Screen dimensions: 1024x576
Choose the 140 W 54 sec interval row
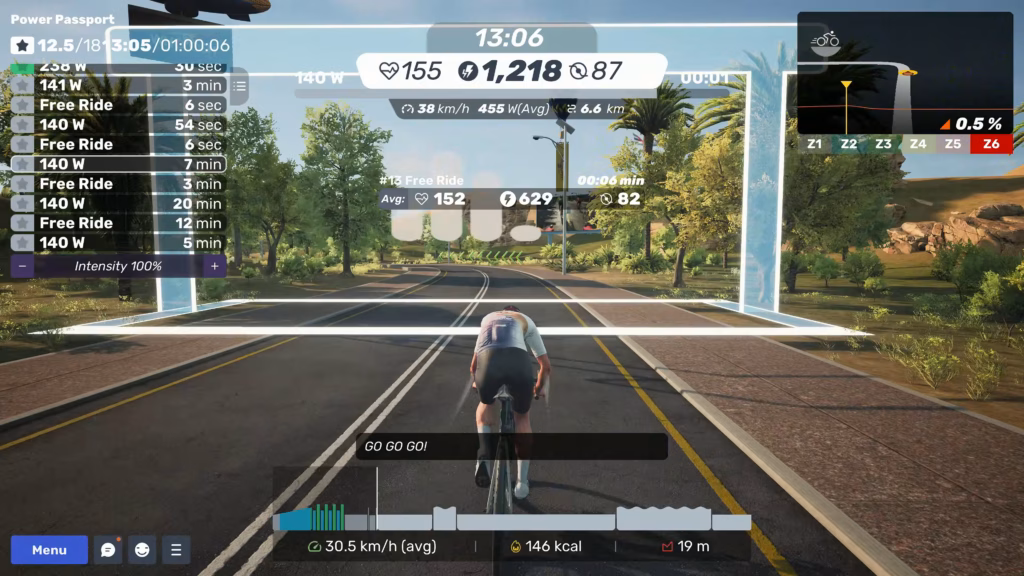[x=118, y=125]
